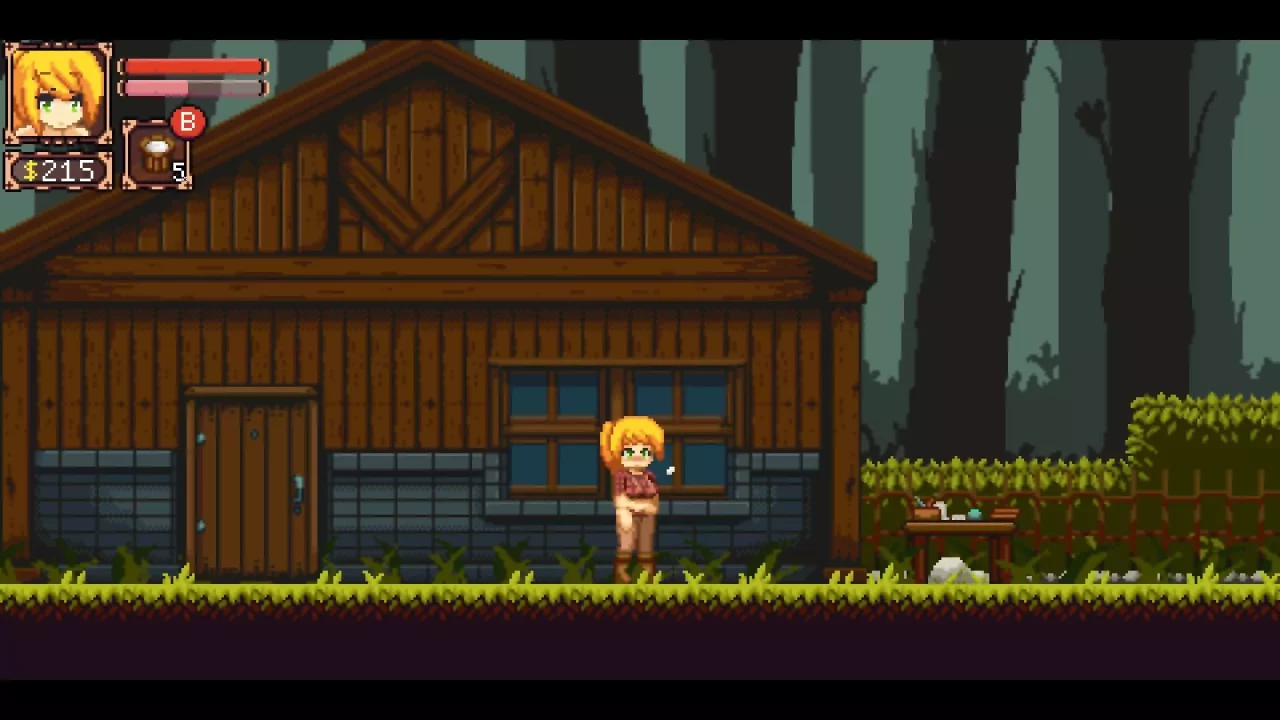This screenshot has height=720, width=1280.
Task: Click the red health bar
Action: [192, 65]
